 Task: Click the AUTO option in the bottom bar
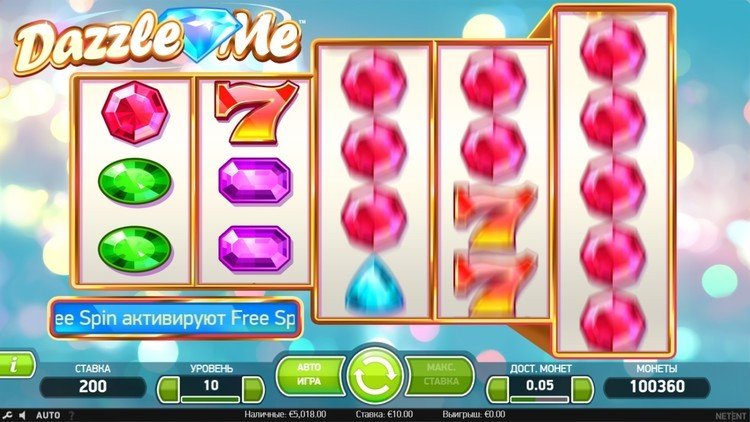pos(48,414)
